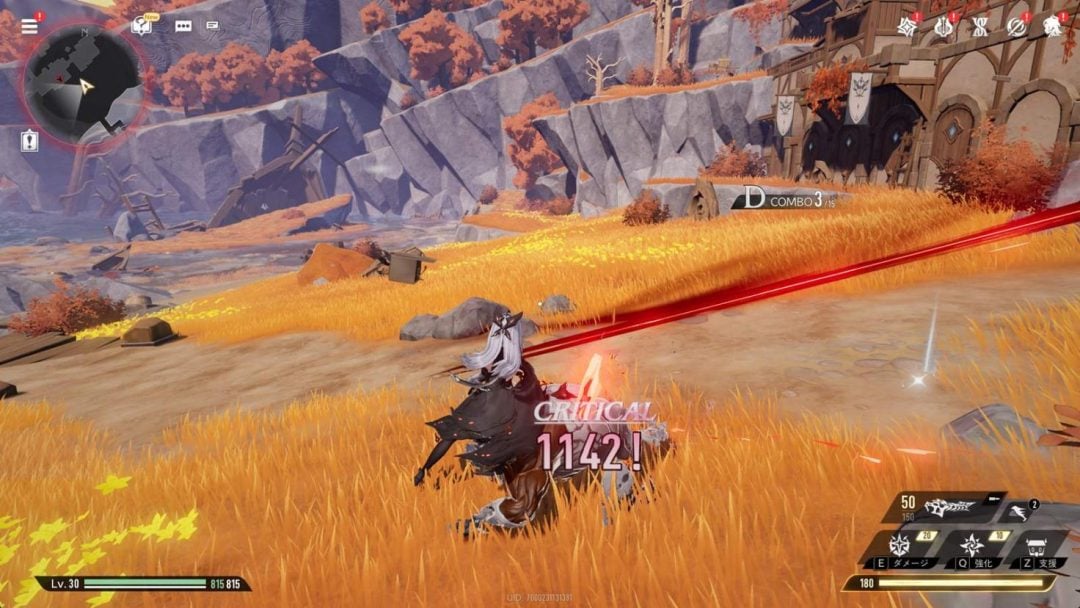This screenshot has width=1080, height=608.
Task: Open the hourglass-shaped icon menu
Action: (x=980, y=27)
